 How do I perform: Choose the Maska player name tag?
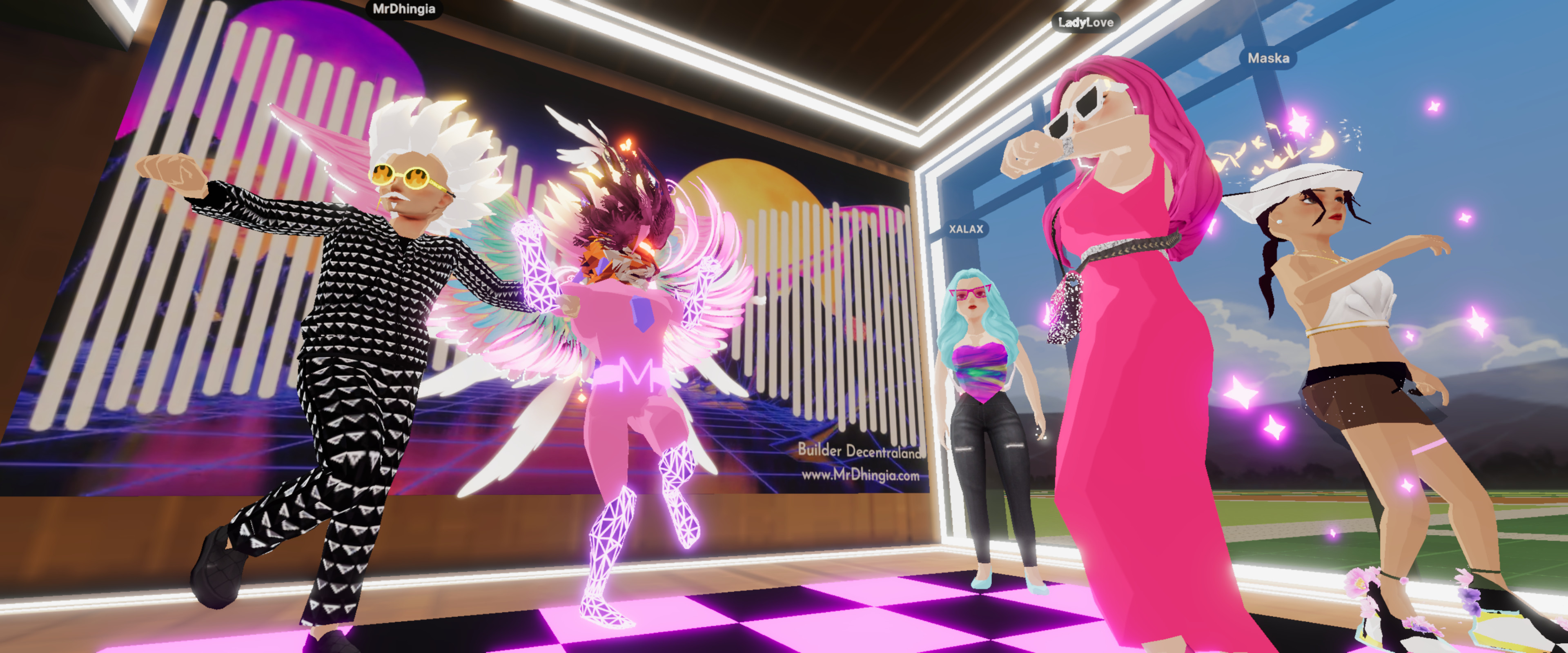click(1268, 58)
